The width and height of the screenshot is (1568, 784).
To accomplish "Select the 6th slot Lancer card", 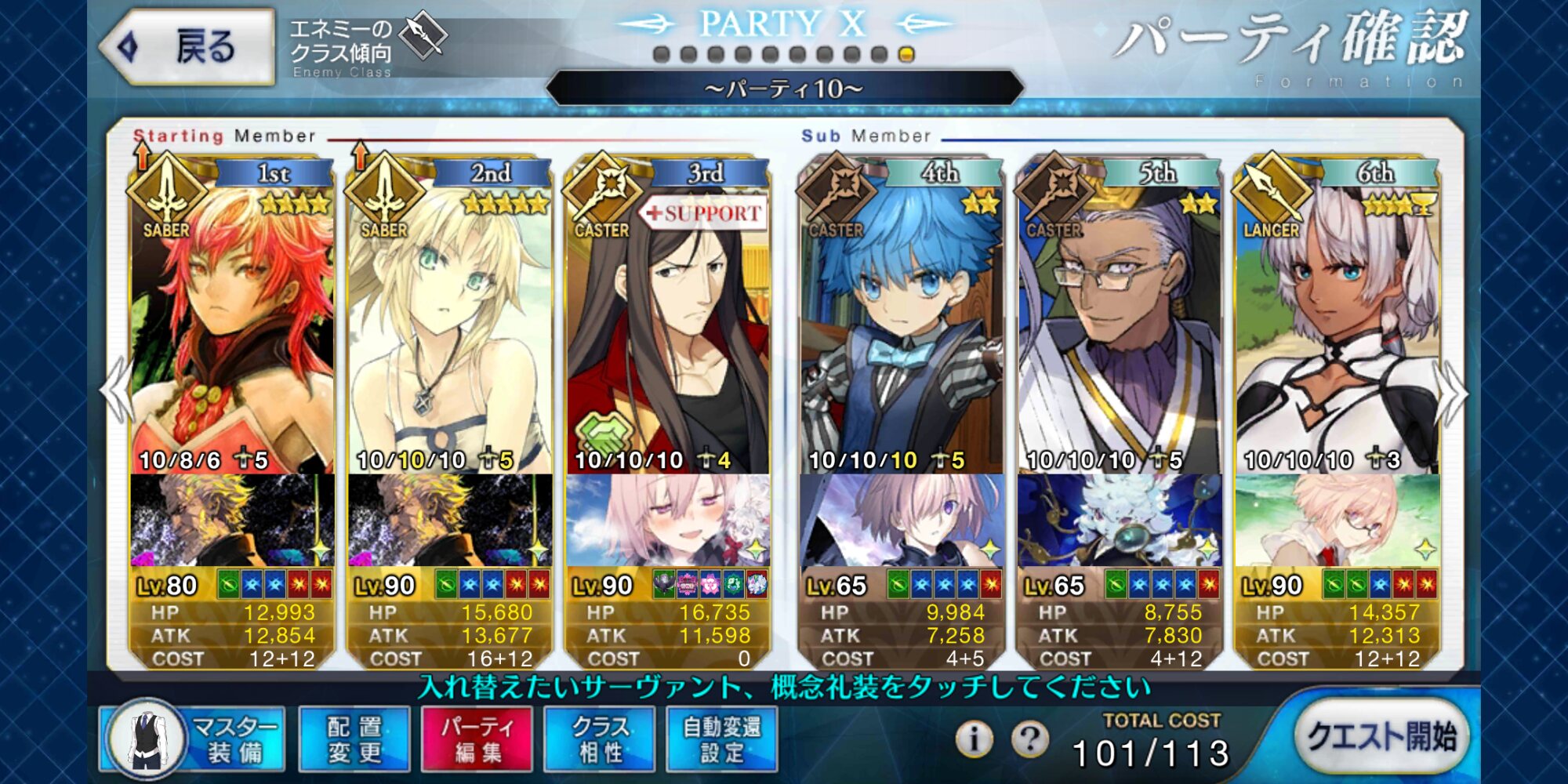I will click(x=1337, y=329).
